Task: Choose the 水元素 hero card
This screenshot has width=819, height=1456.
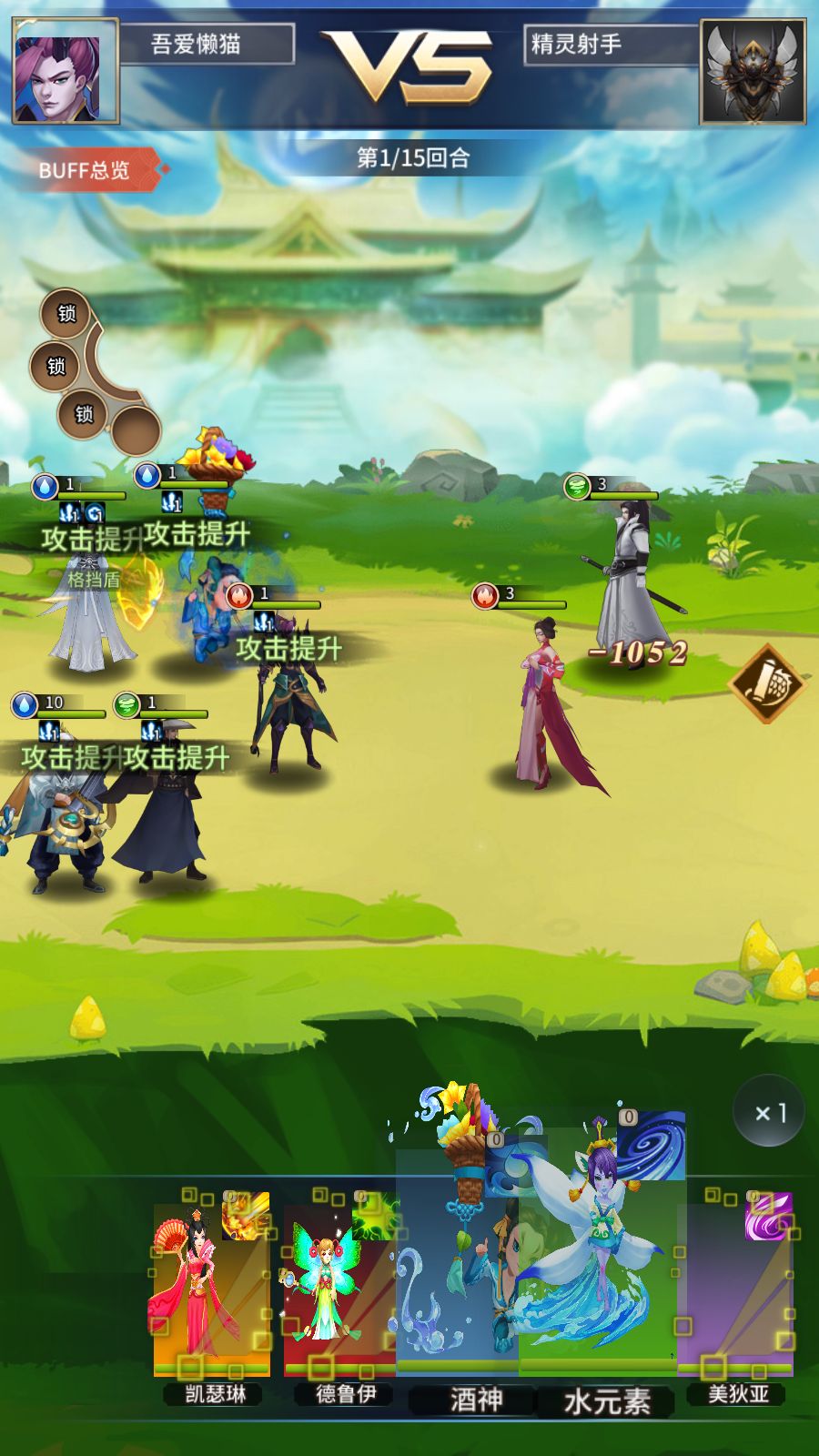Action: click(x=601, y=1274)
